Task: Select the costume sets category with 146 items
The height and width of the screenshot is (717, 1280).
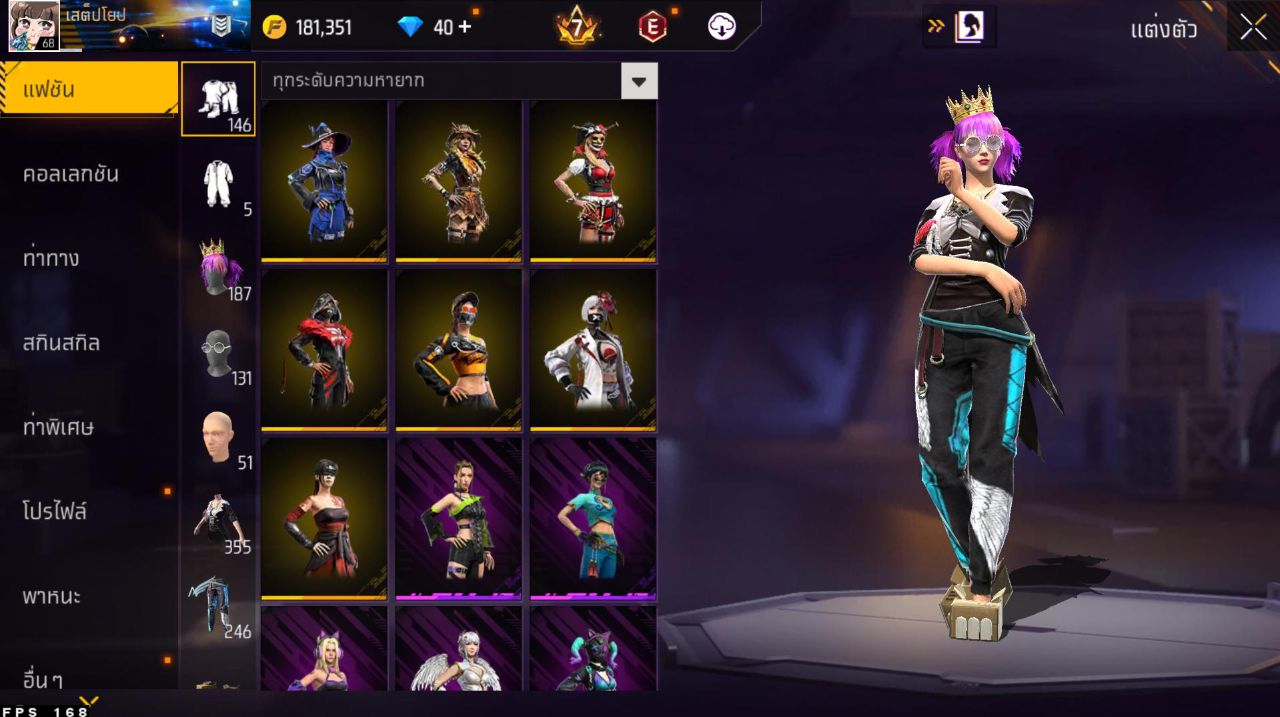Action: (x=217, y=99)
